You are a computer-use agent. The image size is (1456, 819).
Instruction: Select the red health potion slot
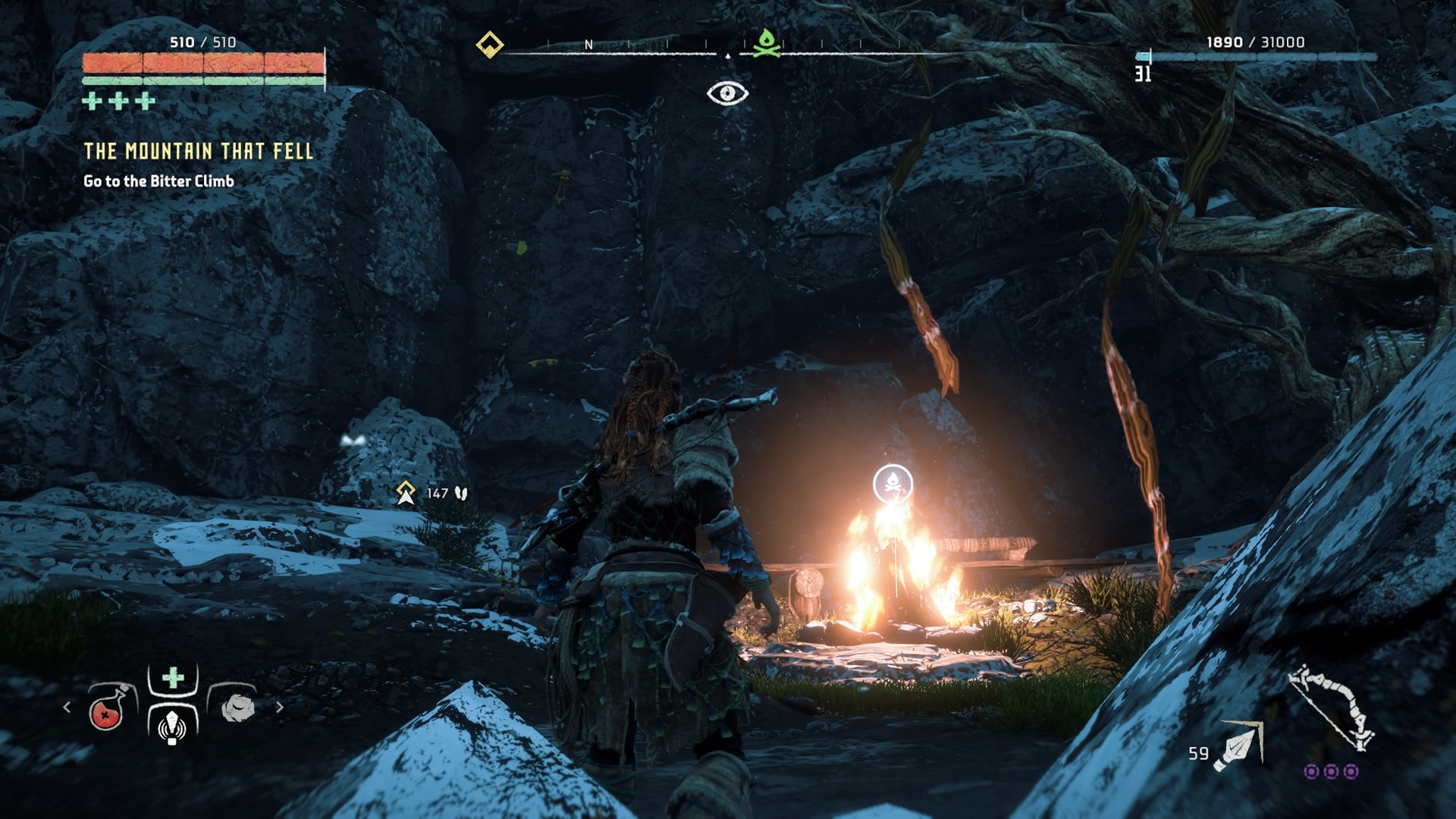click(x=107, y=711)
